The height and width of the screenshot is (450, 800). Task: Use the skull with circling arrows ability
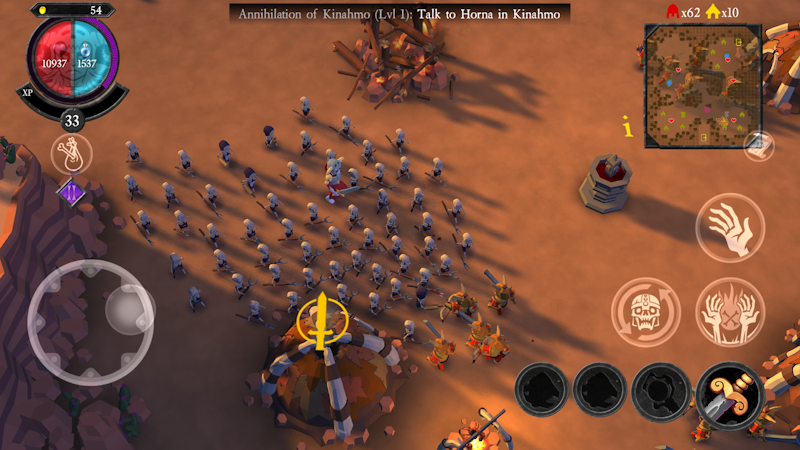point(646,312)
